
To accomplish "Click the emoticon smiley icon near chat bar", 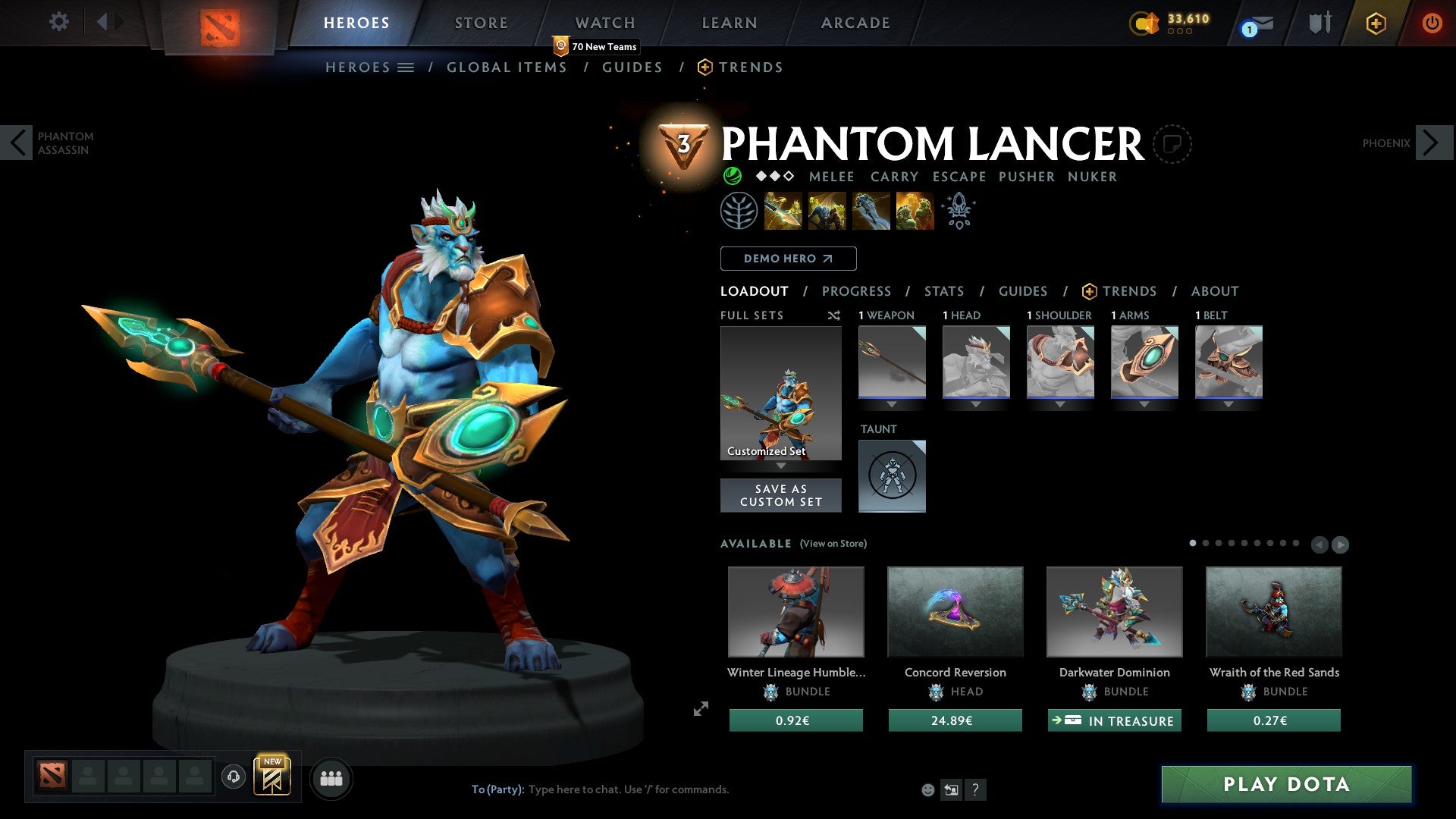I will pos(927,789).
